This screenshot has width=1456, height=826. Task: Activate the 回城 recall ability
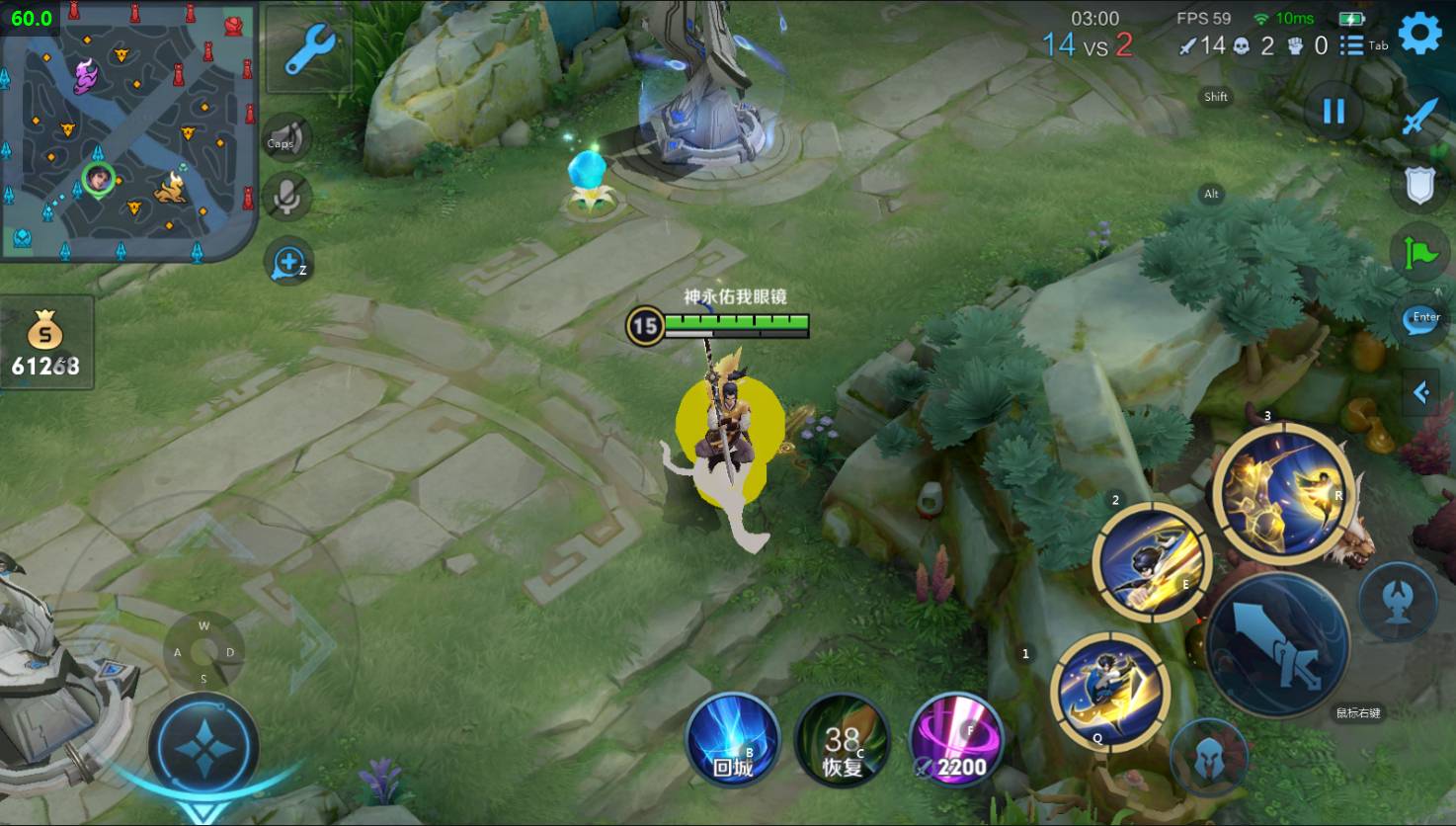point(733,741)
